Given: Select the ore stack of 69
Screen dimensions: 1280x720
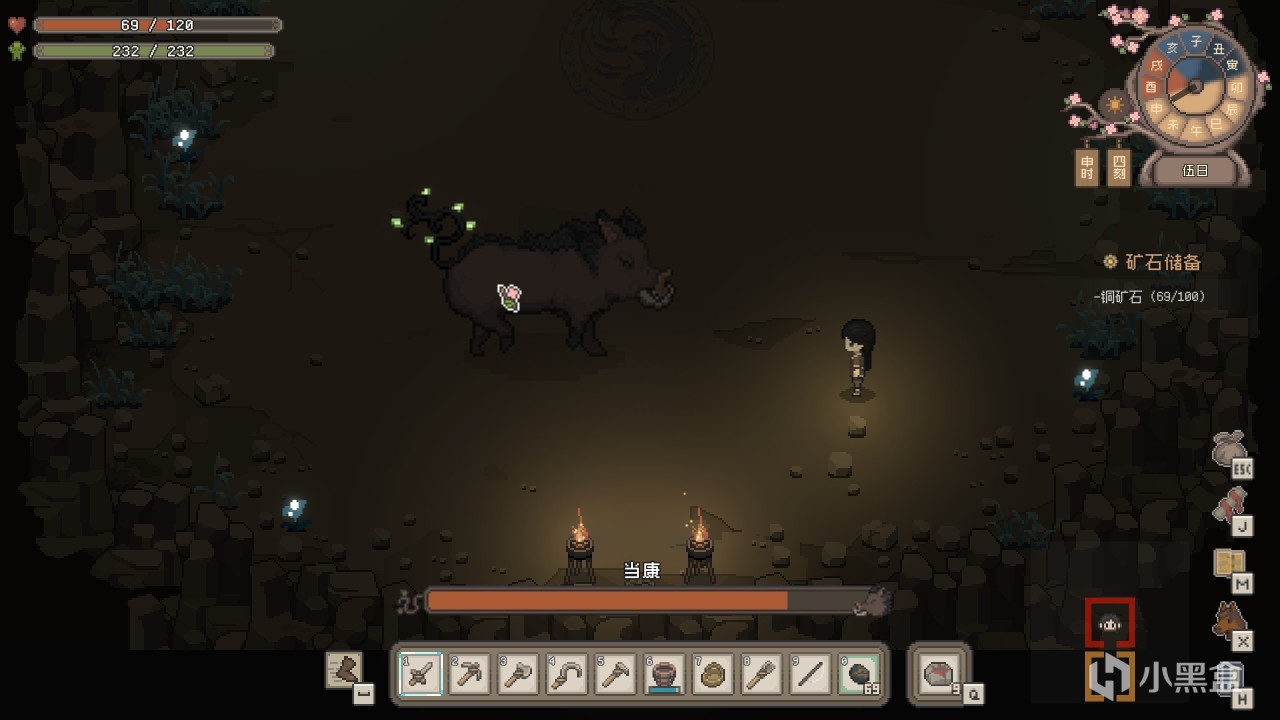Looking at the screenshot, I should coord(859,676).
